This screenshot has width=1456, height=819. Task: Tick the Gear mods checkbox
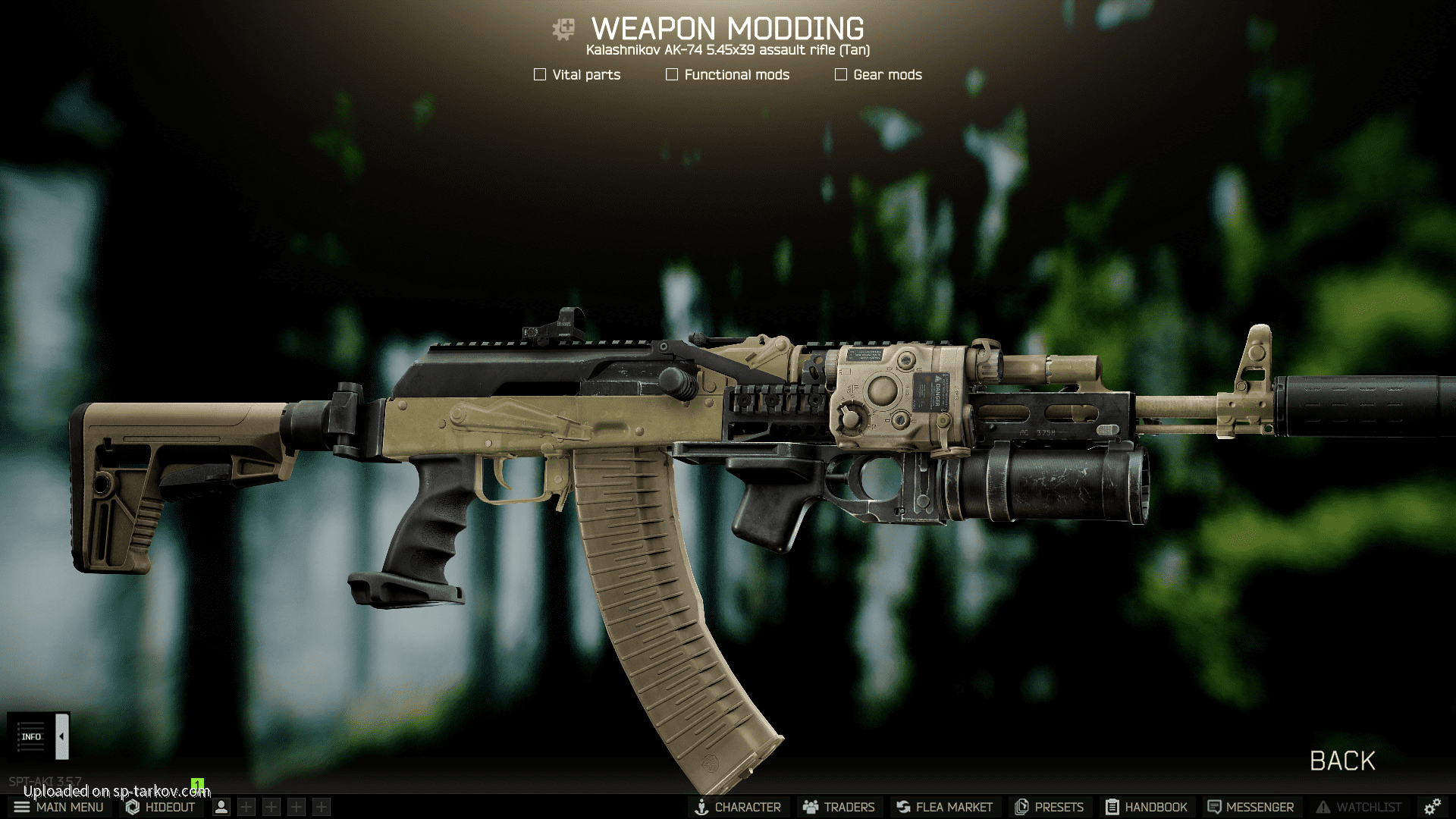841,74
